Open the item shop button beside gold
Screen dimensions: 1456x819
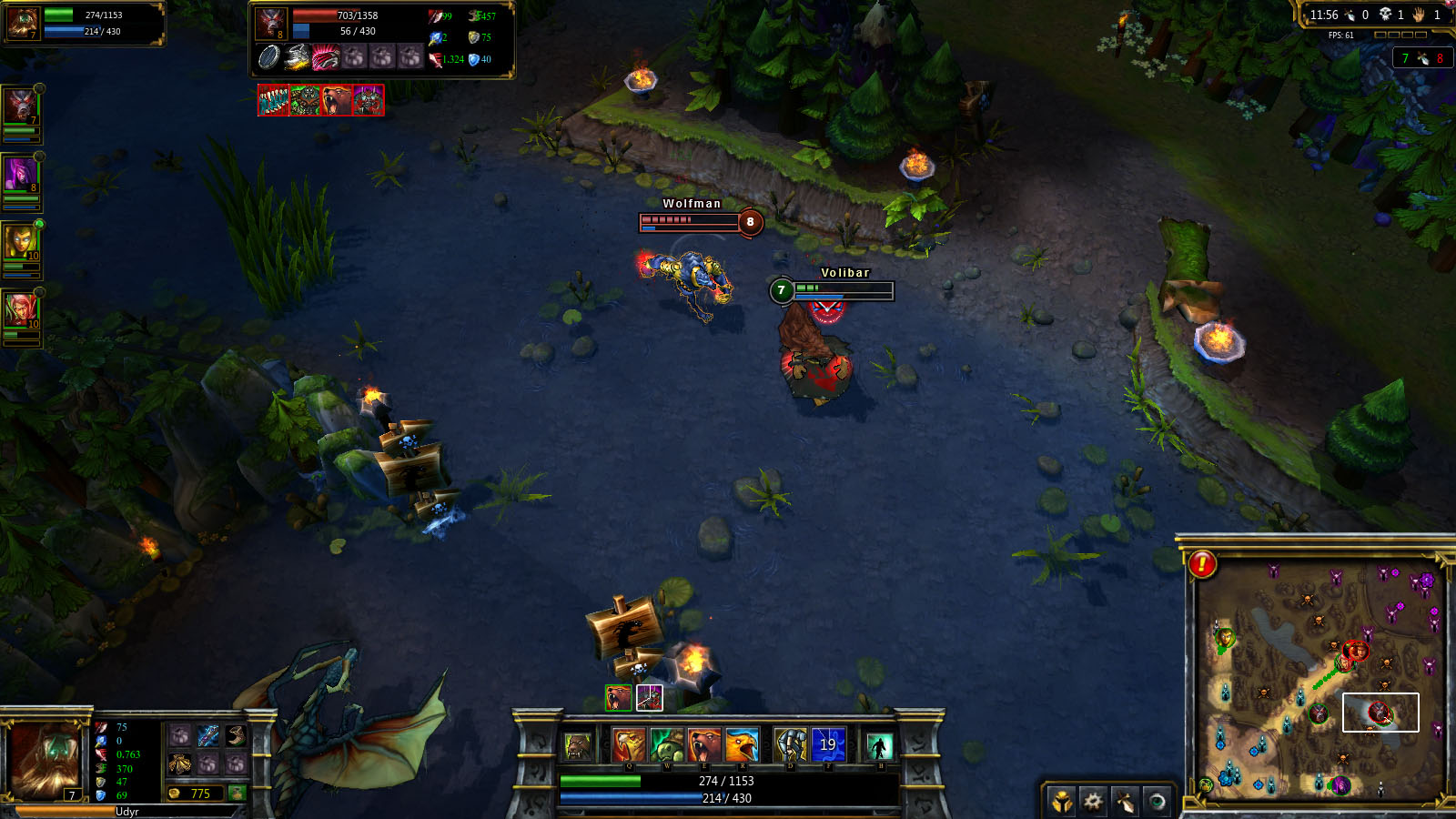[238, 793]
